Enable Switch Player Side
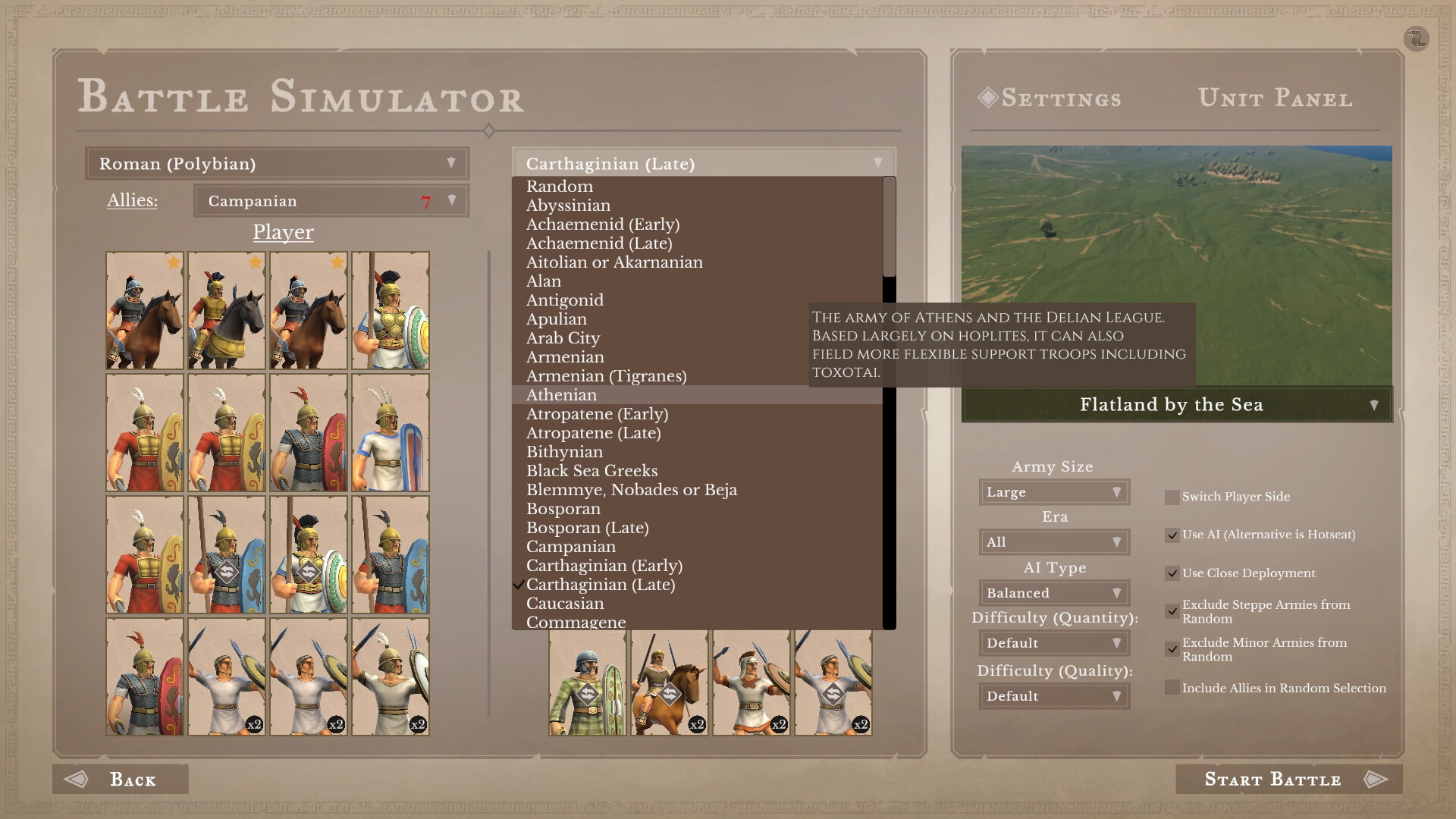This screenshot has width=1456, height=819. [x=1171, y=497]
